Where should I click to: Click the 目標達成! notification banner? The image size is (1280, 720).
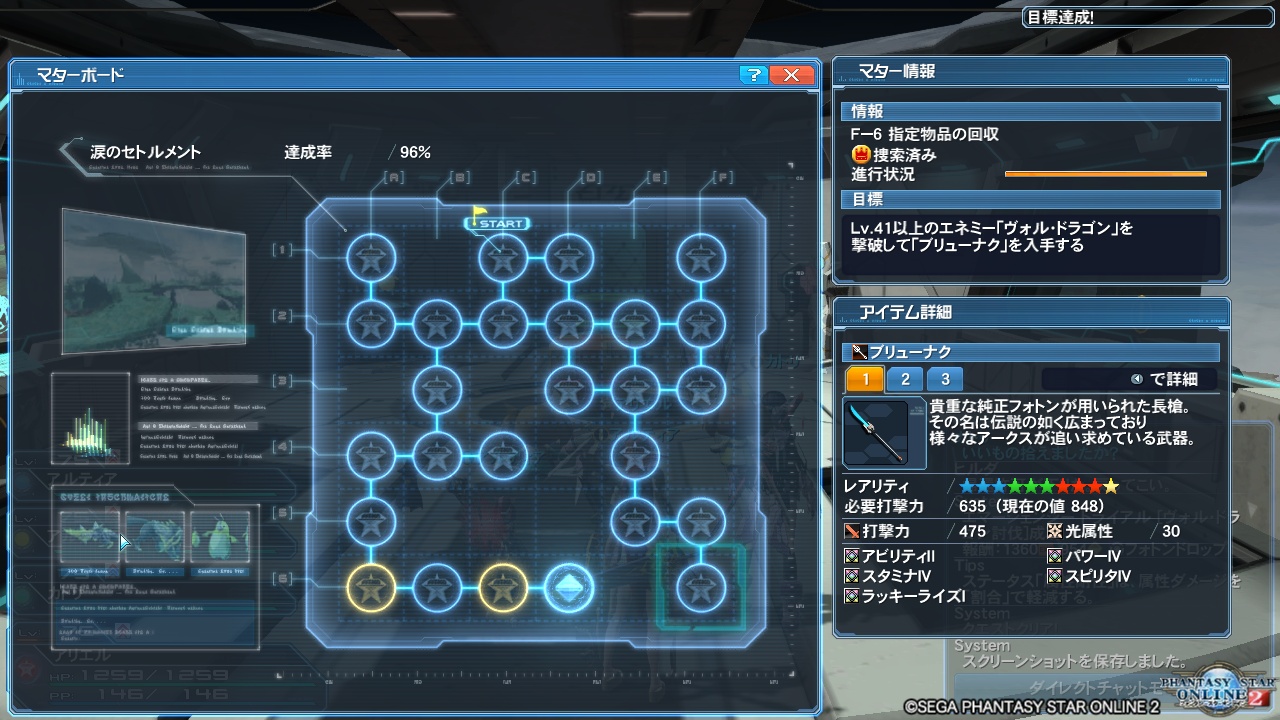(x=1145, y=16)
